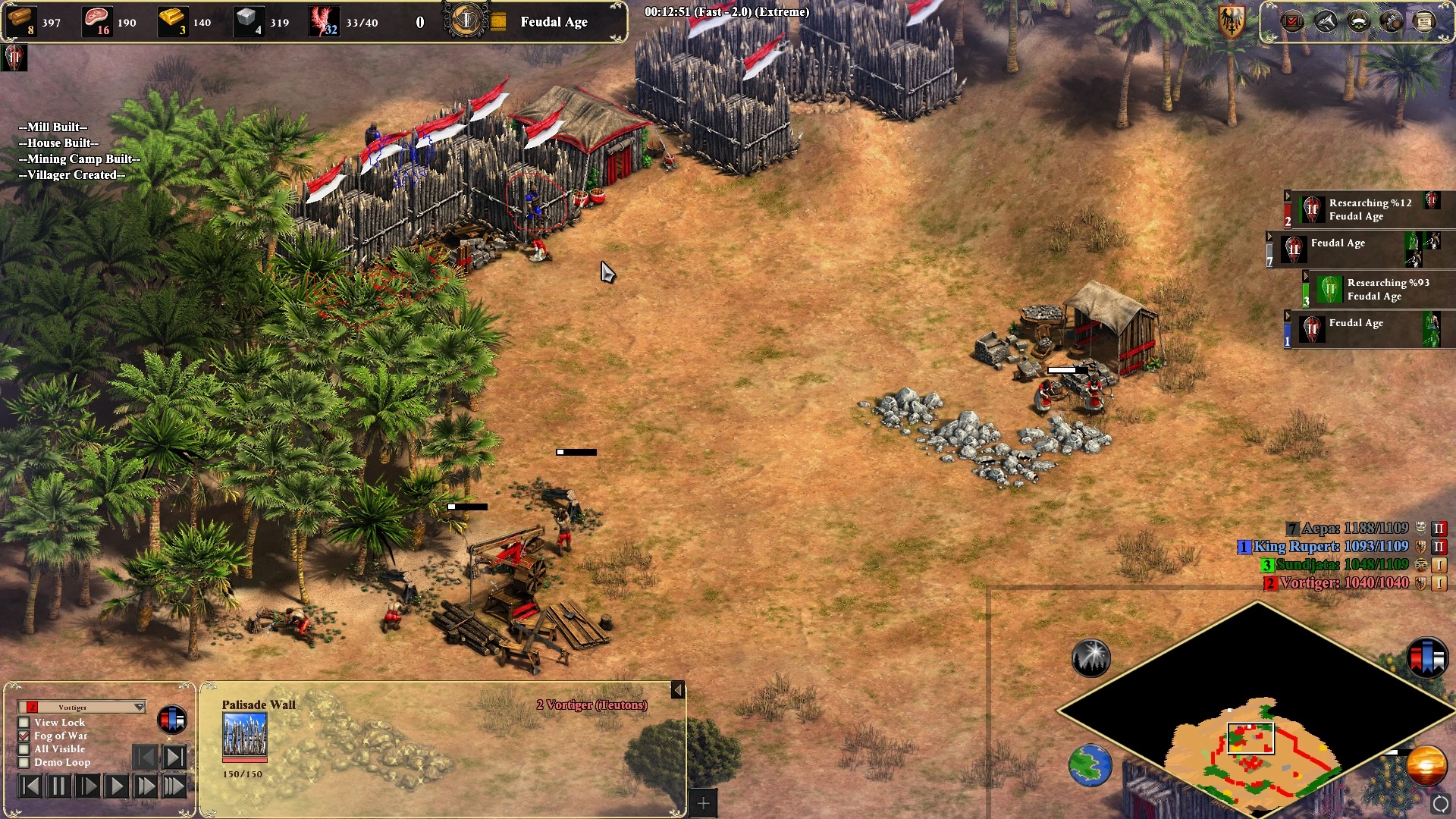This screenshot has width=1456, height=819.
Task: Open the objectives checklist icon
Action: tap(1291, 21)
